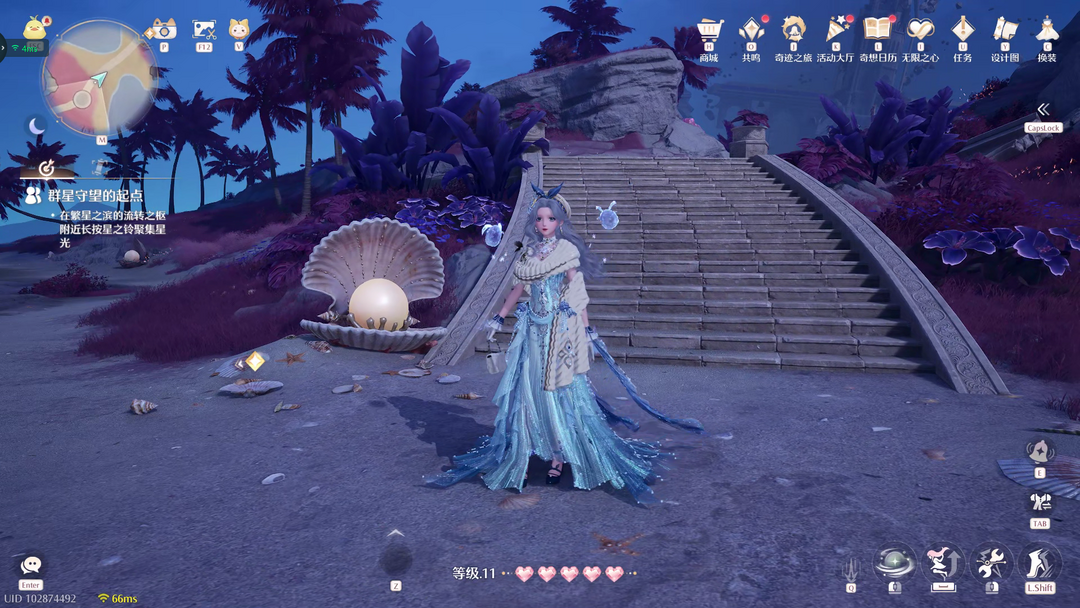Collapse the top menu with double-arrow button
The width and height of the screenshot is (1080, 608).
pyautogui.click(x=1043, y=109)
